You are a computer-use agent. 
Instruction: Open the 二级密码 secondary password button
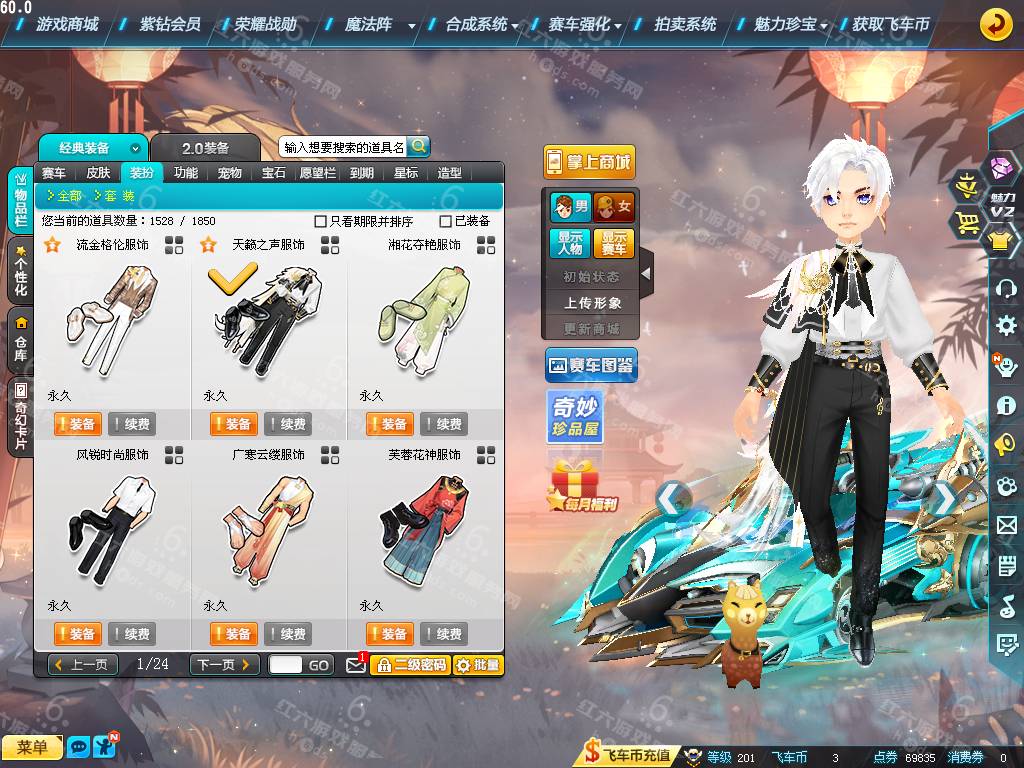point(409,664)
